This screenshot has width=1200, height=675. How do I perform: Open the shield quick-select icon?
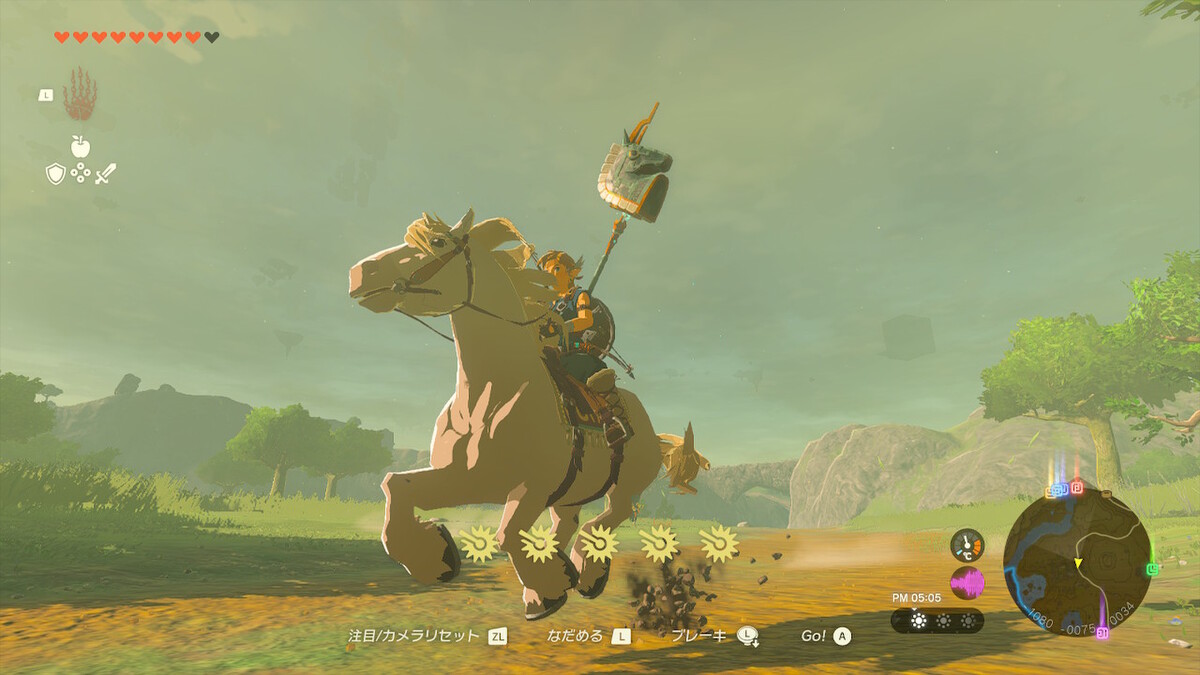pos(56,174)
